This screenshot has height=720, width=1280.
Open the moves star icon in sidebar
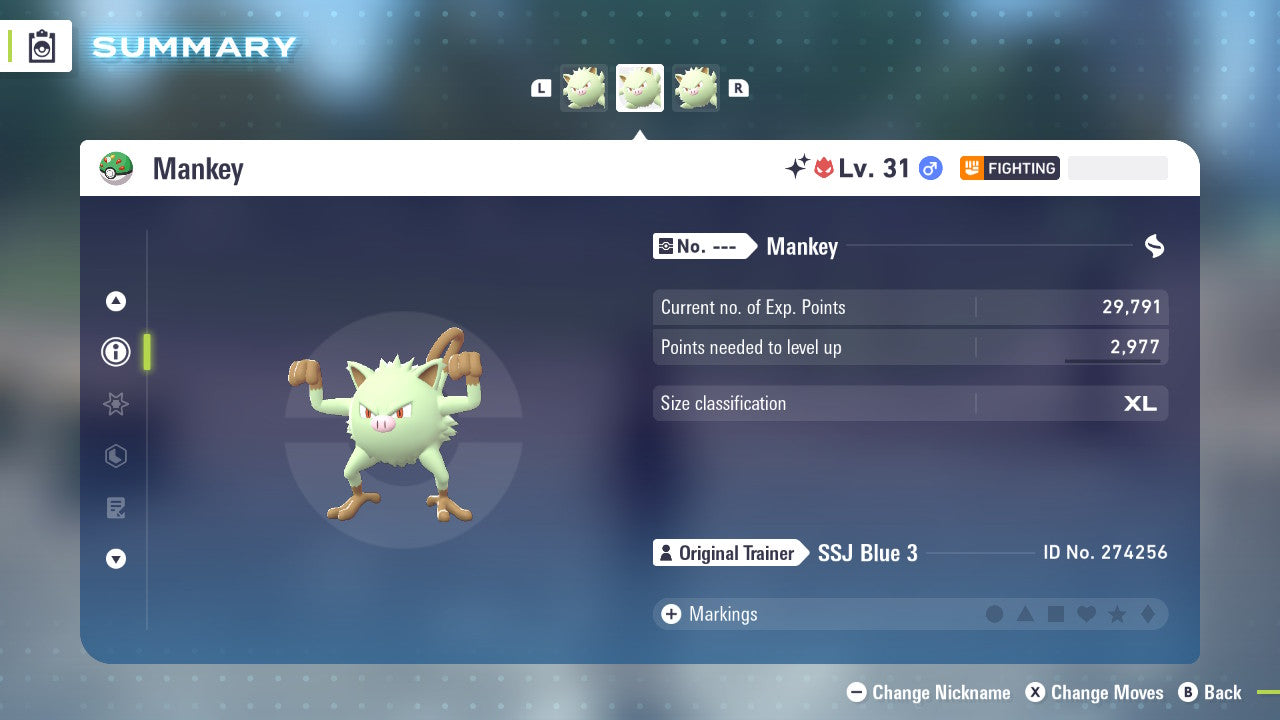[x=116, y=404]
